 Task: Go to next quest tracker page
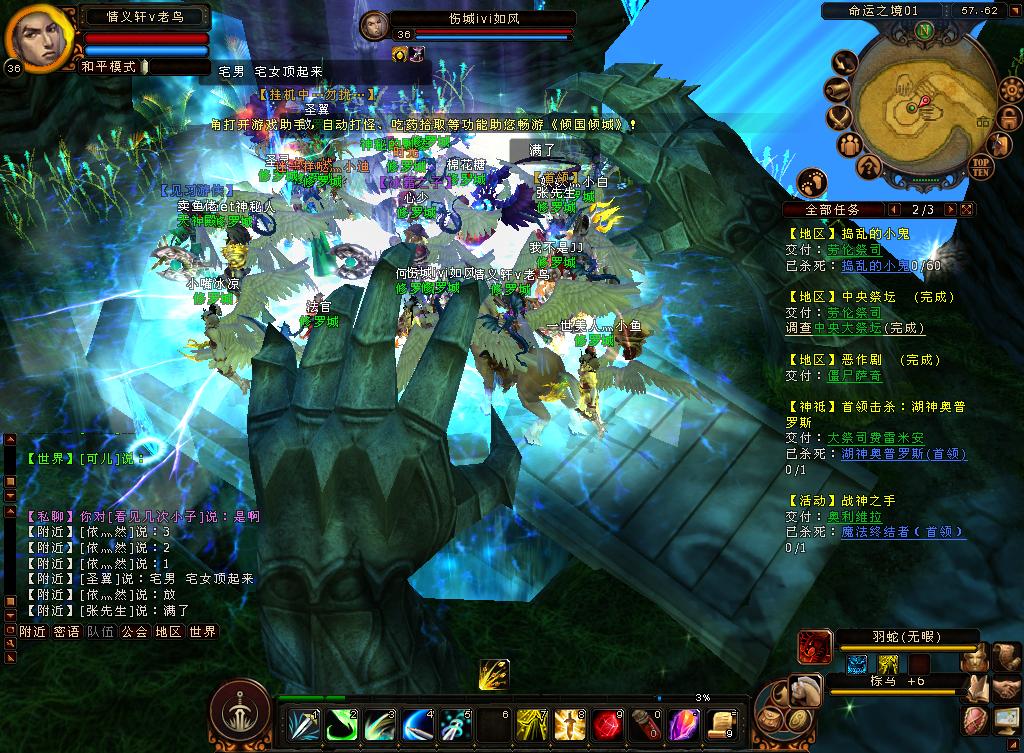[x=950, y=210]
